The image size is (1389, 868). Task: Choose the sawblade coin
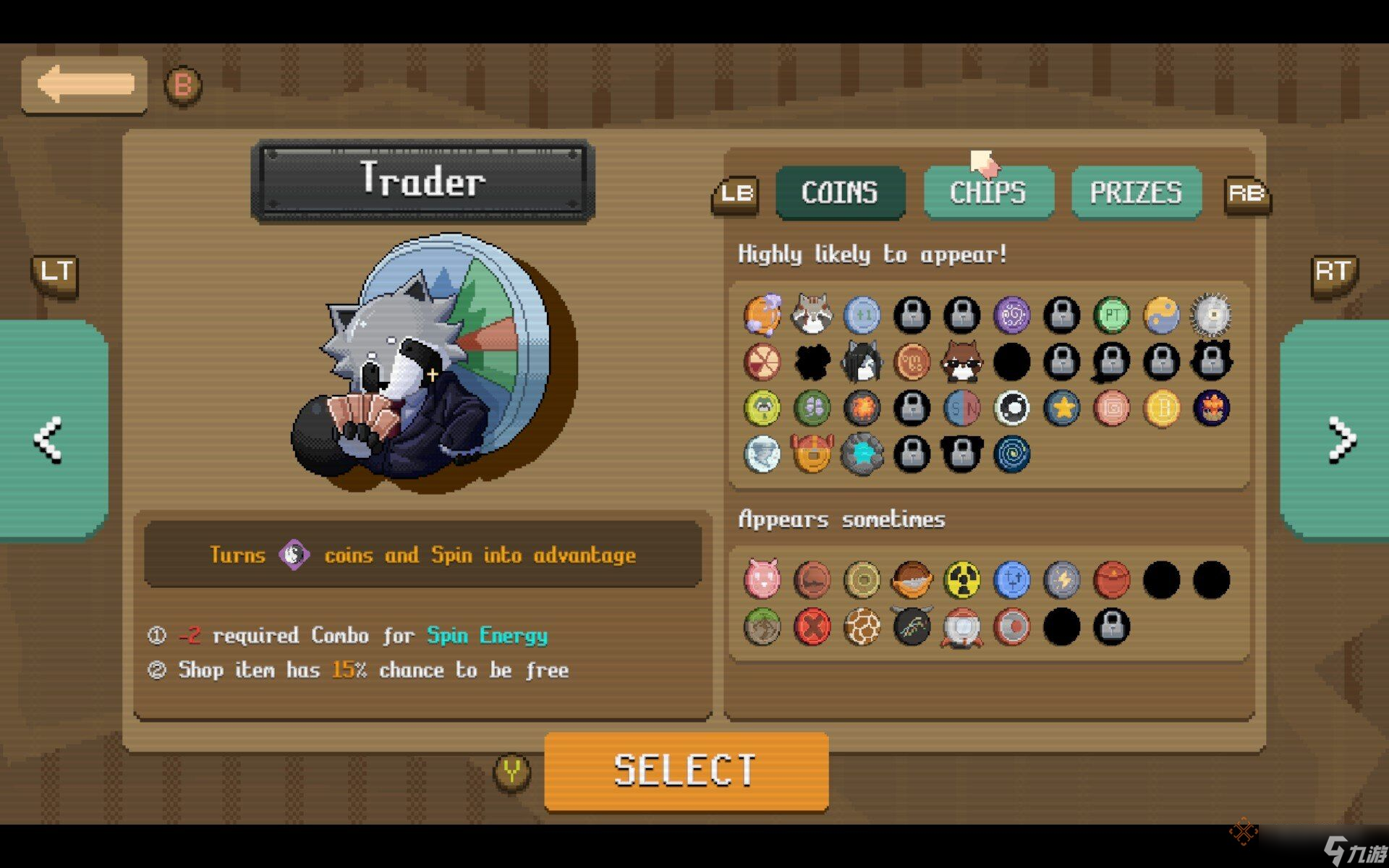[x=1211, y=315]
